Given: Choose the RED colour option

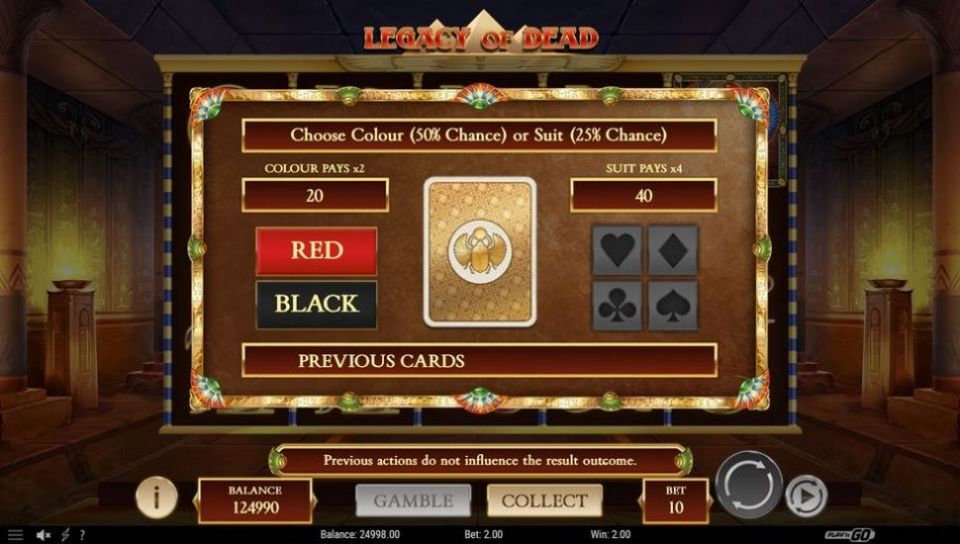Looking at the screenshot, I should click(x=316, y=250).
